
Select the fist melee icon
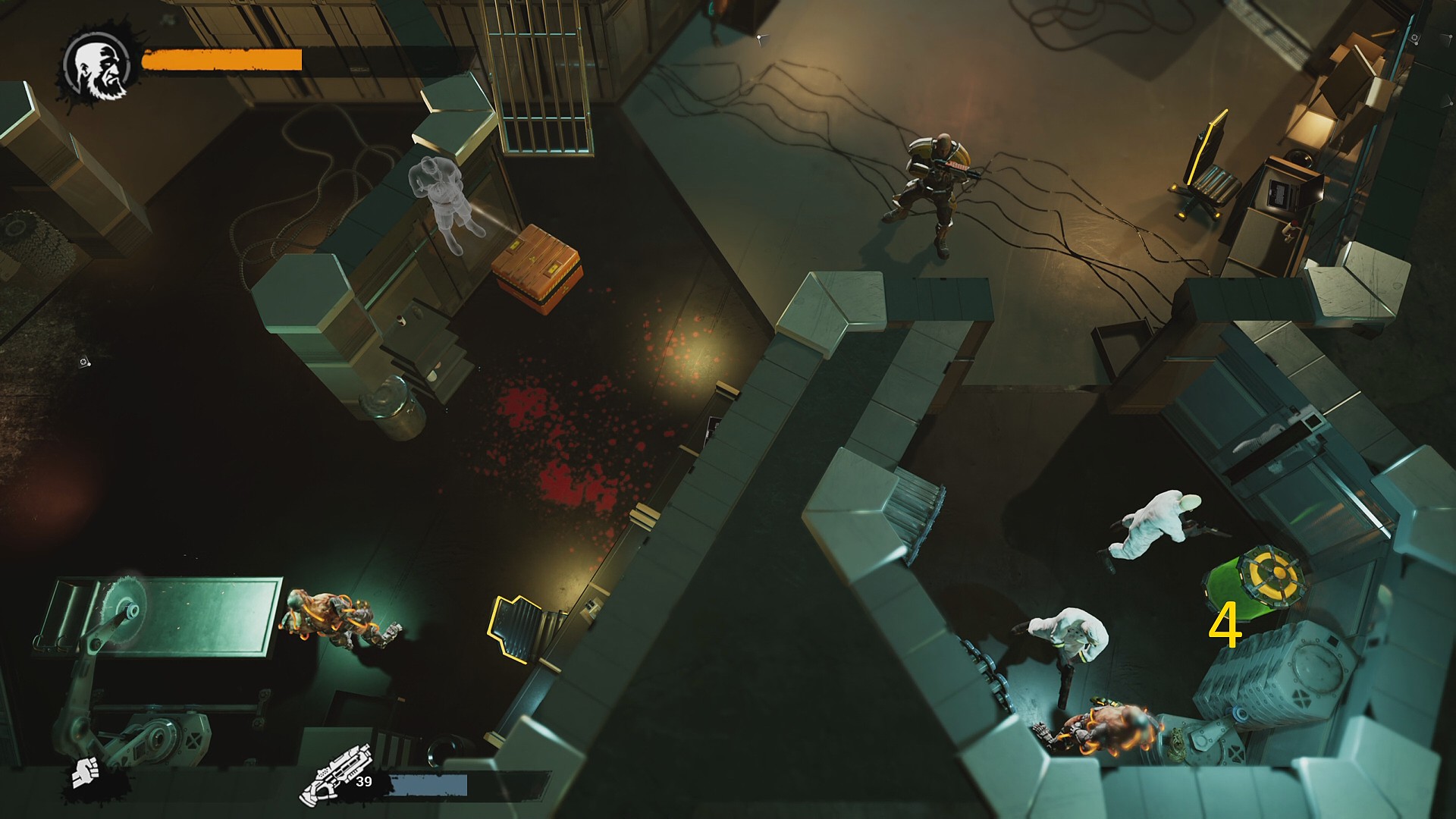click(x=84, y=773)
